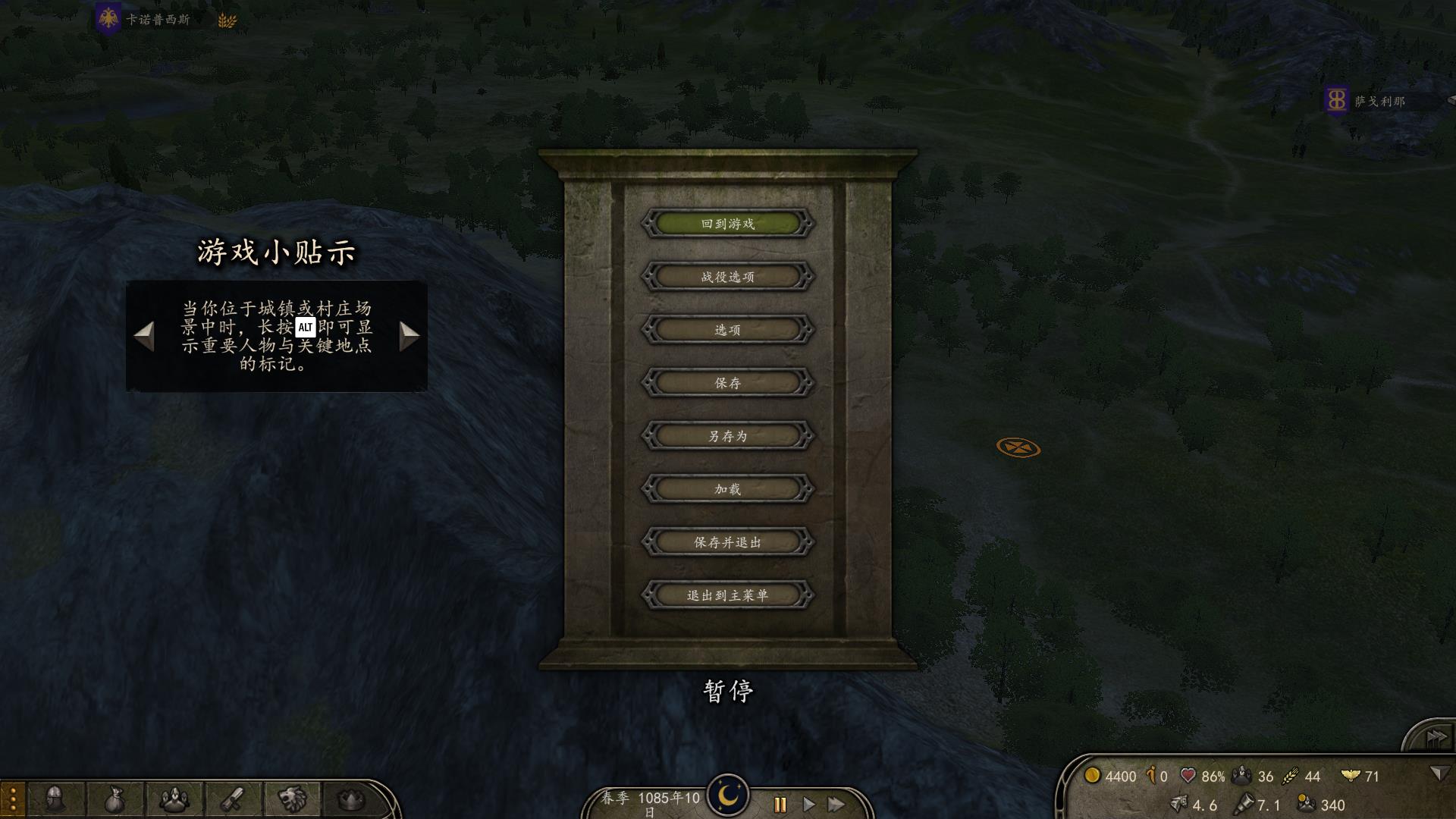Choose 另存为 to save as new file
This screenshot has width=1456, height=819.
[x=727, y=436]
